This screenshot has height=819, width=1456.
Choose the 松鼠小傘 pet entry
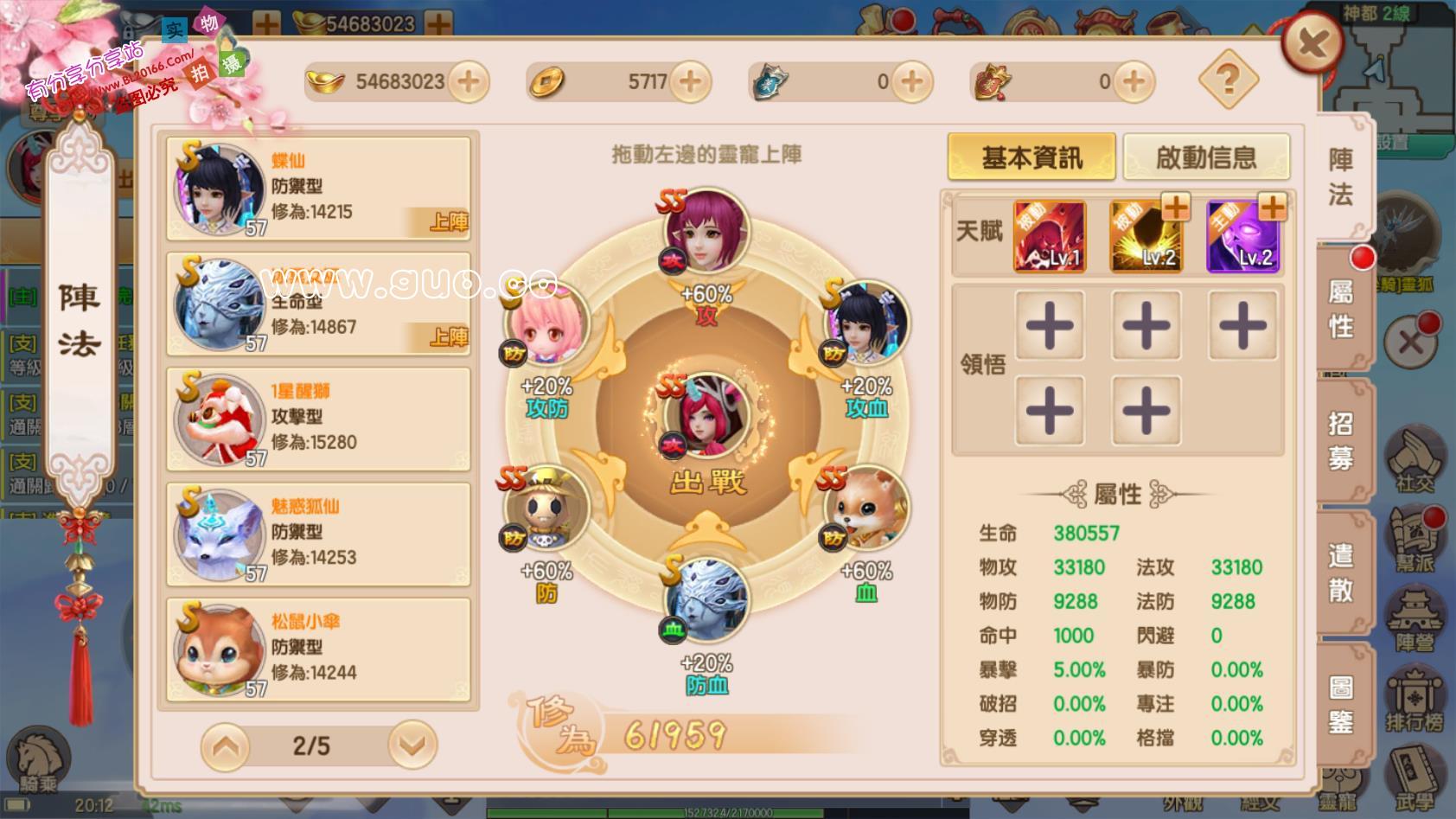click(318, 649)
